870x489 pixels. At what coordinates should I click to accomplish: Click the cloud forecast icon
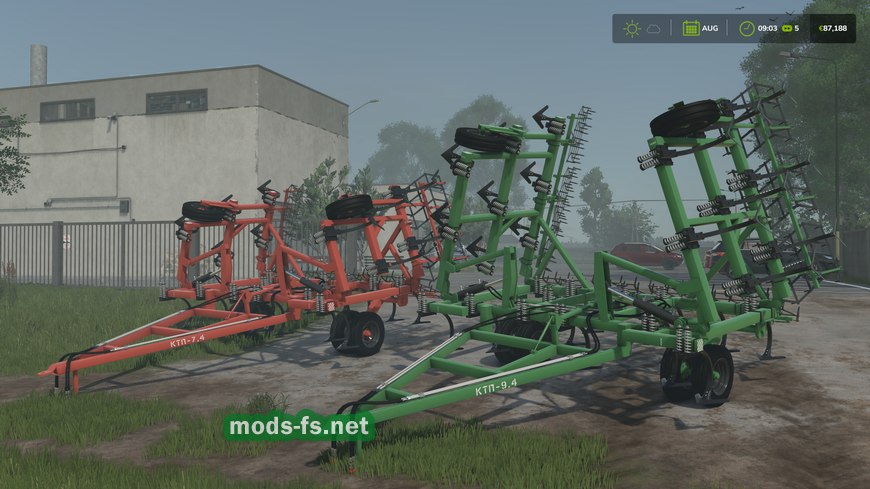(x=654, y=28)
